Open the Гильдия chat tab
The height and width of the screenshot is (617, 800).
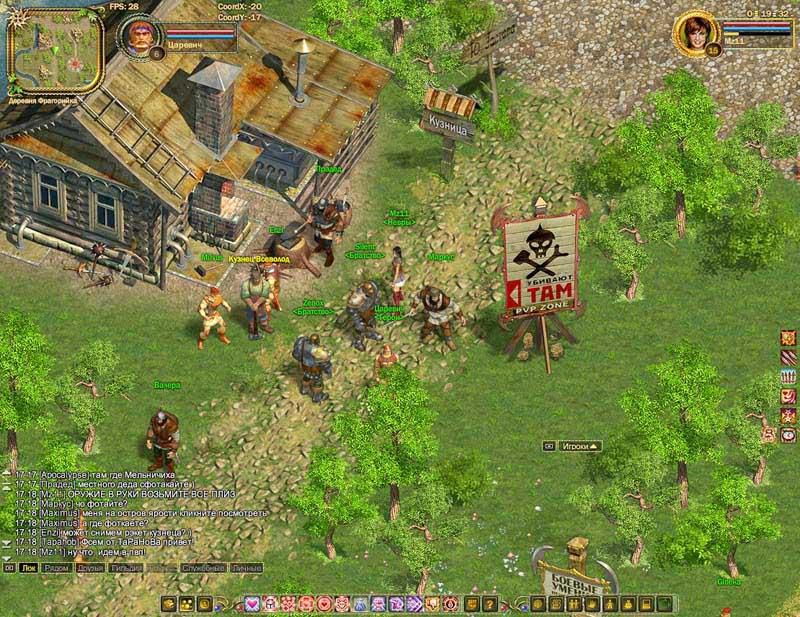[127, 568]
